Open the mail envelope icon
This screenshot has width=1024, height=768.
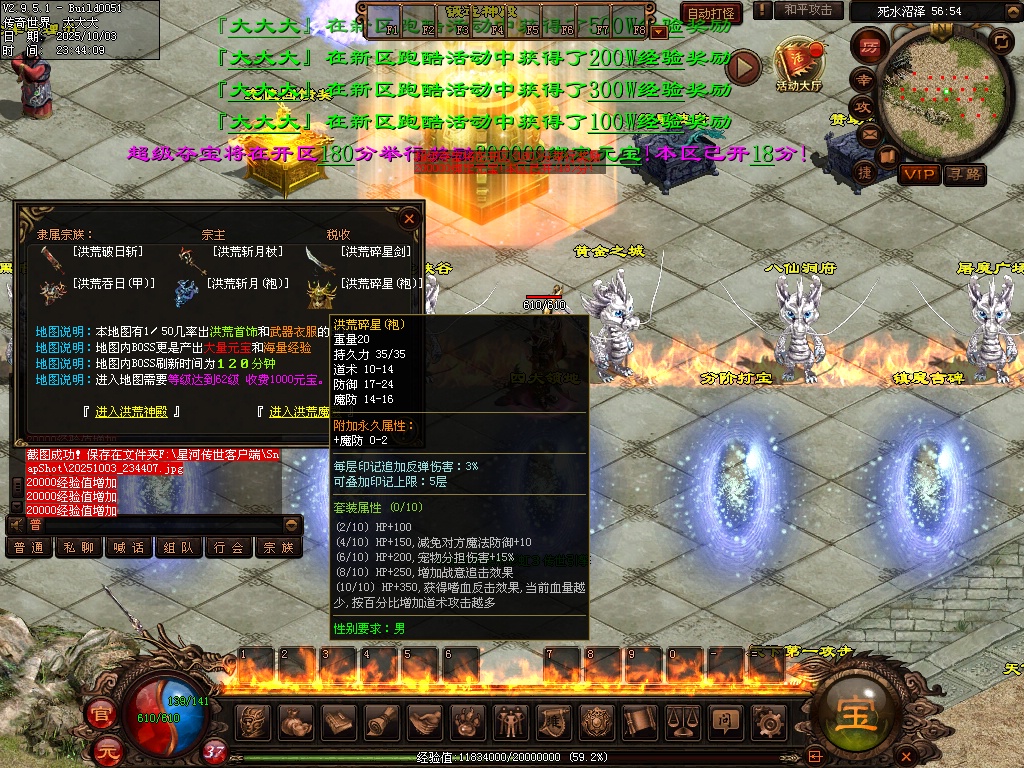(869, 133)
